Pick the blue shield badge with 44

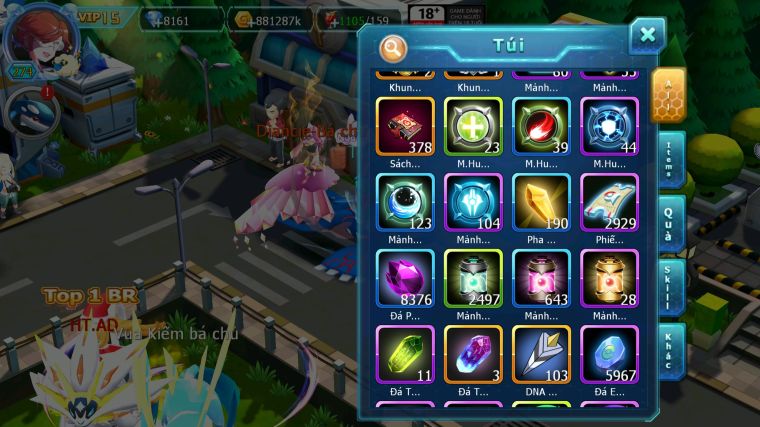tap(609, 127)
